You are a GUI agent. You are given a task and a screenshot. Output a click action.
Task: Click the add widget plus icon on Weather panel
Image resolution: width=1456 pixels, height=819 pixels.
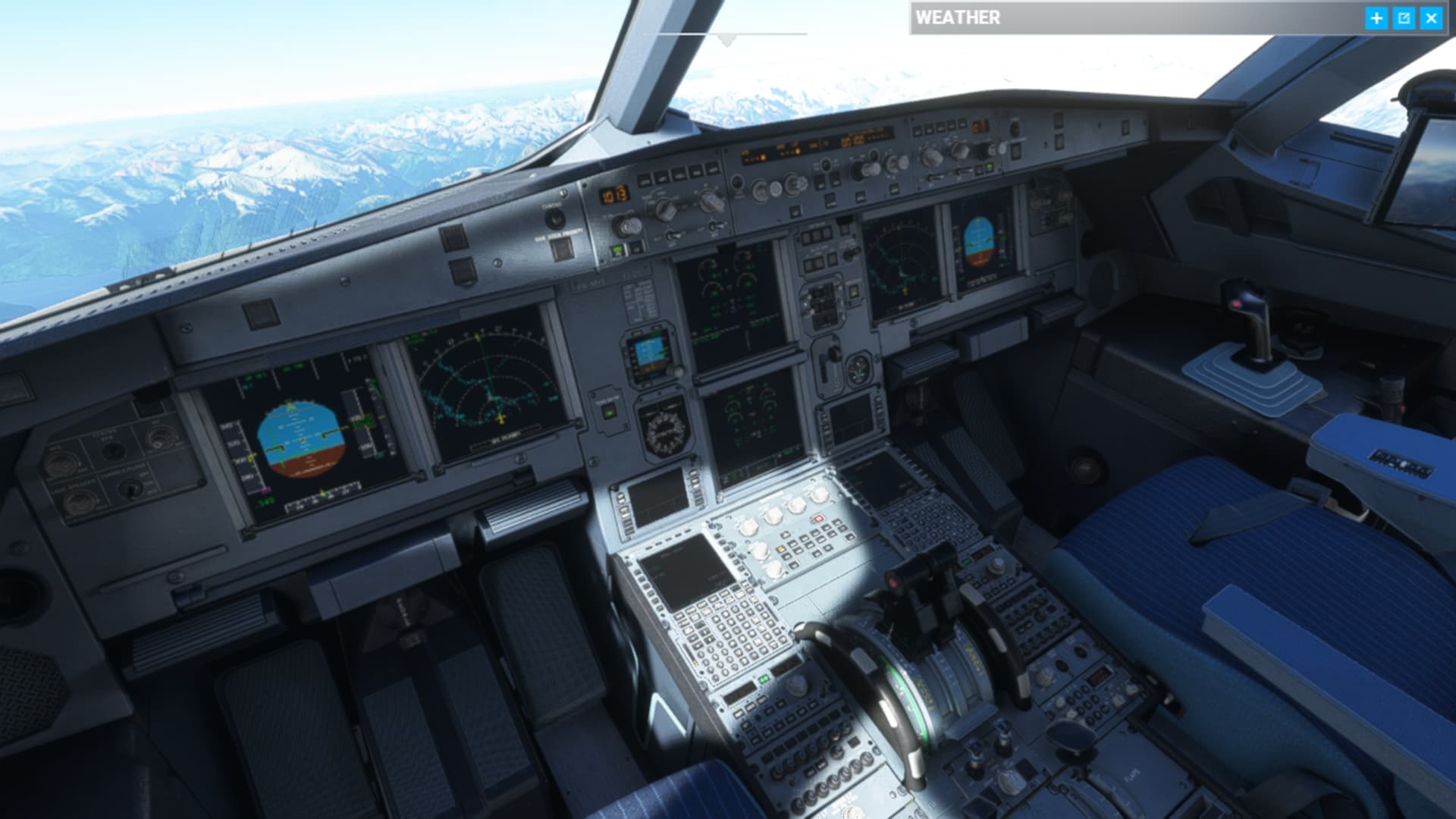1375,17
